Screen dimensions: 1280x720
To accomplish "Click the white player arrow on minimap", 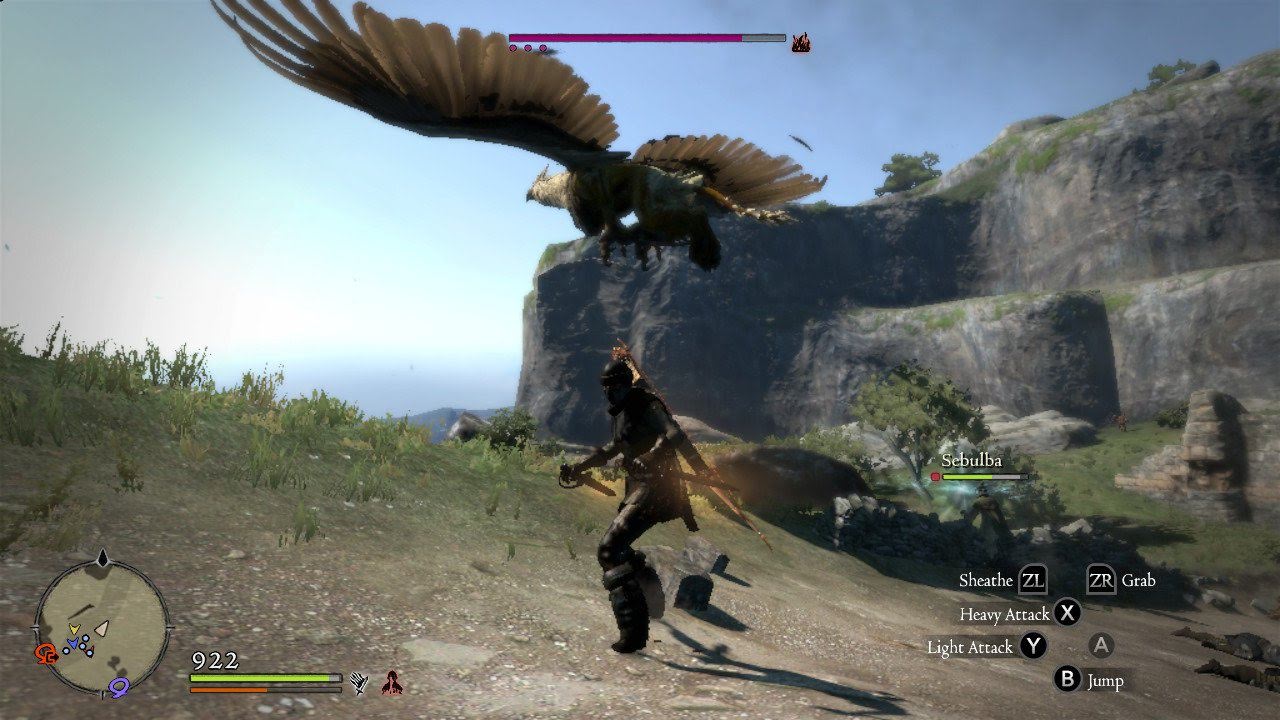I will [100, 628].
